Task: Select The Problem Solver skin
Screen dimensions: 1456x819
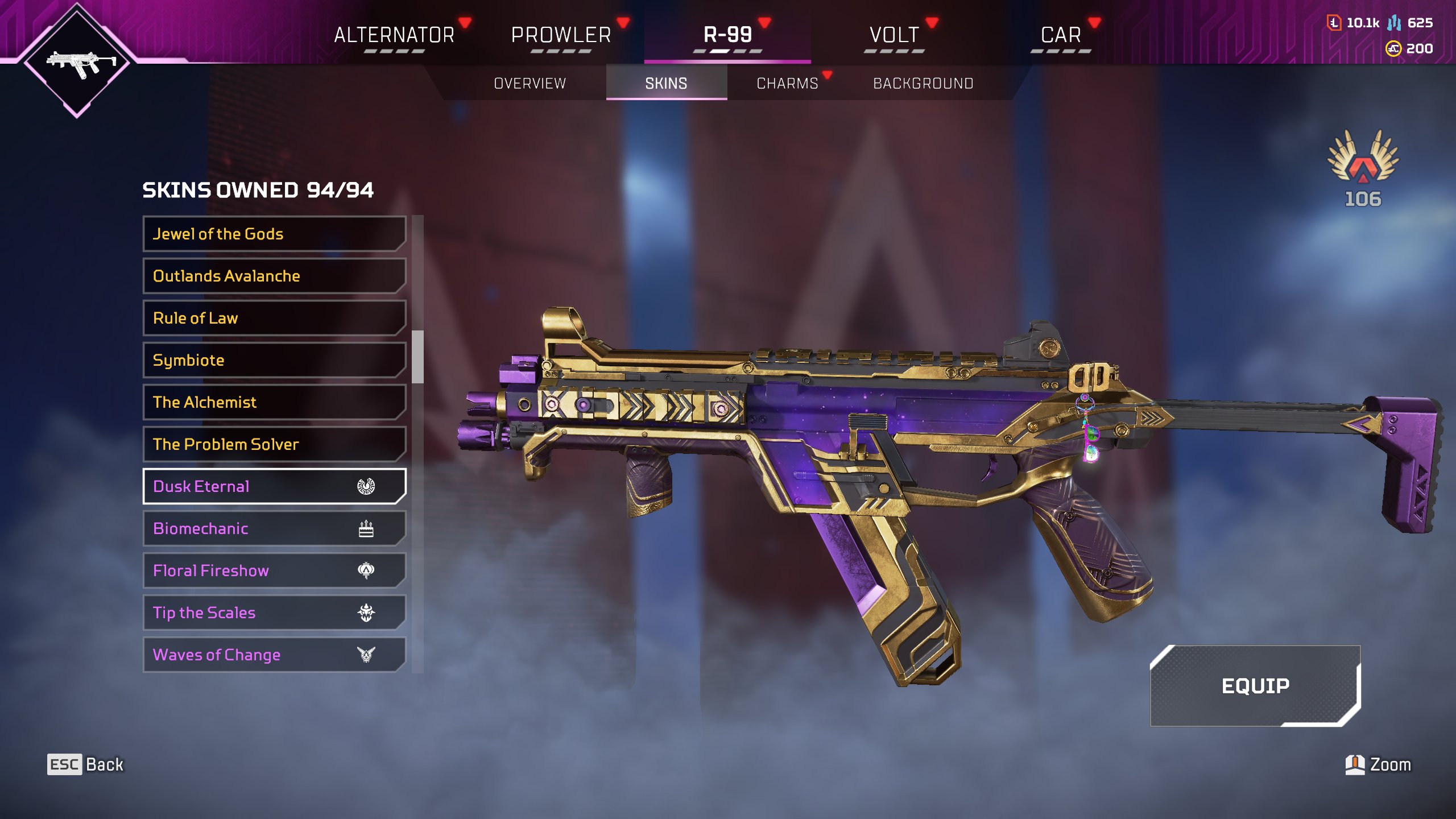Action: (274, 444)
